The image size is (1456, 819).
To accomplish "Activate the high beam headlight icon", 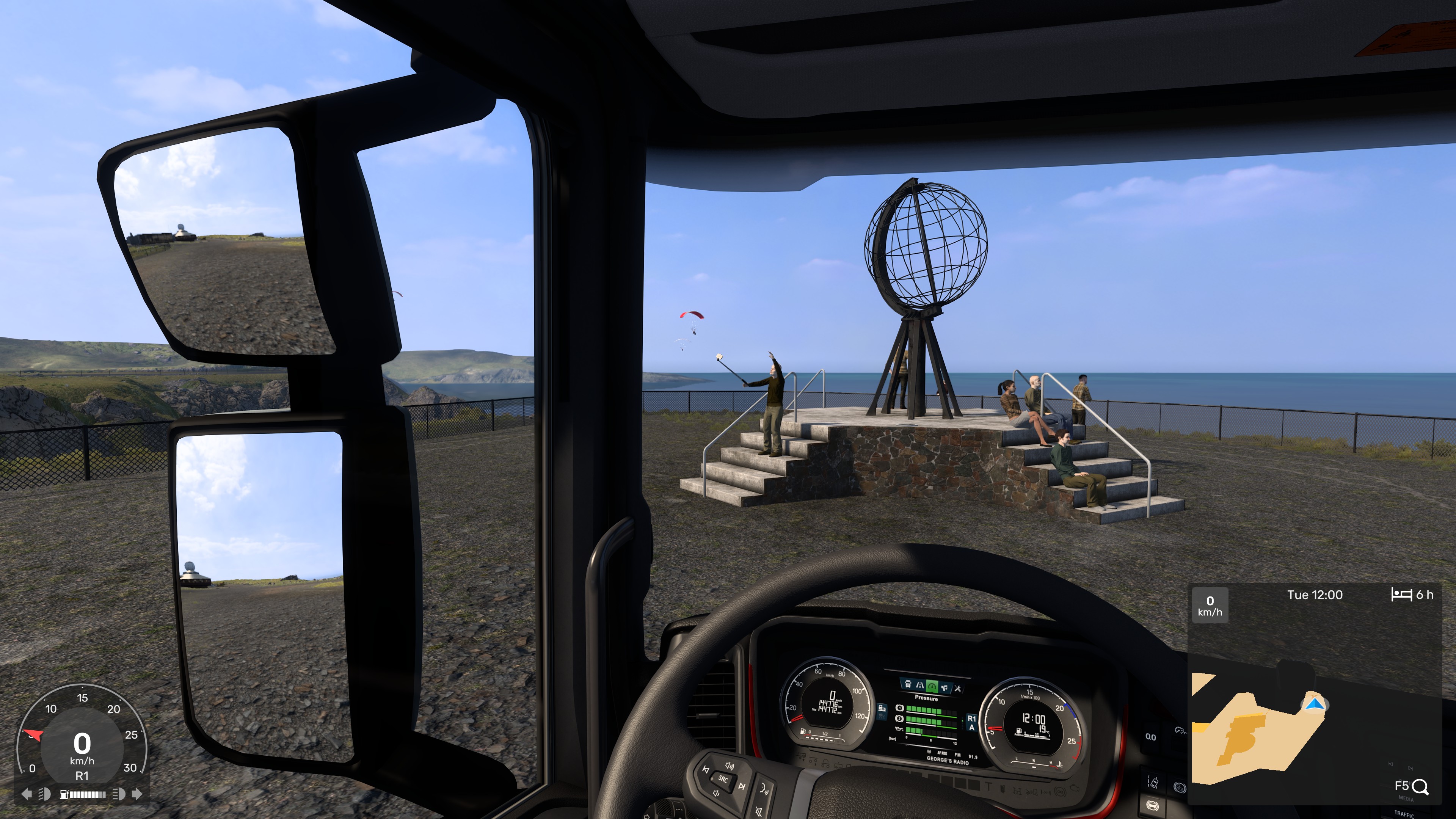I will [x=119, y=794].
